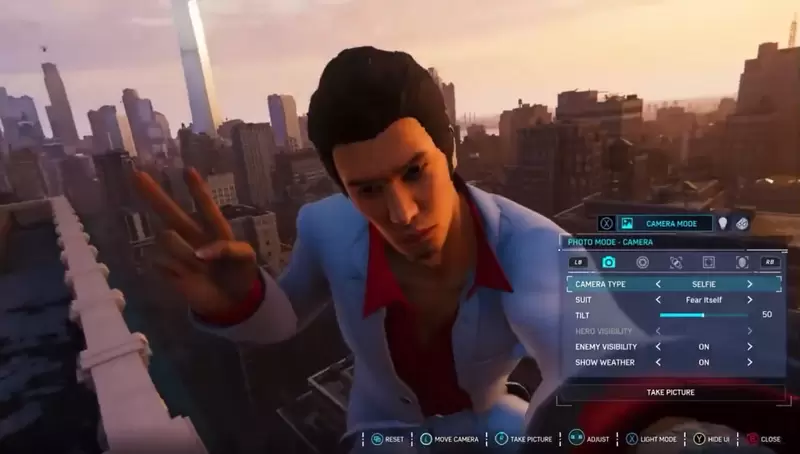
Task: Choose the previous Suit before Fear Itself
Action: click(x=658, y=299)
